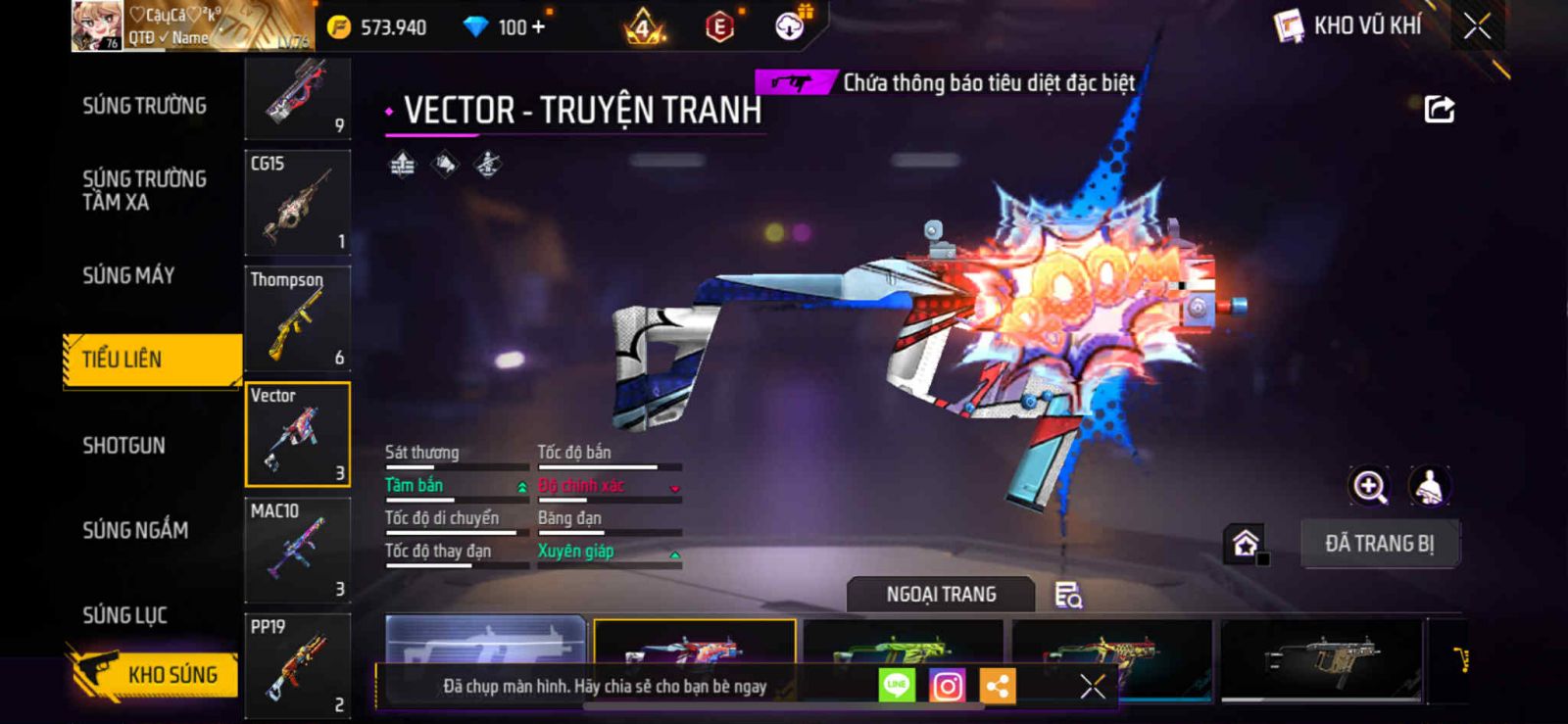Share screenshot via LINE
Viewport: 1568px width, 724px height.
896,686
